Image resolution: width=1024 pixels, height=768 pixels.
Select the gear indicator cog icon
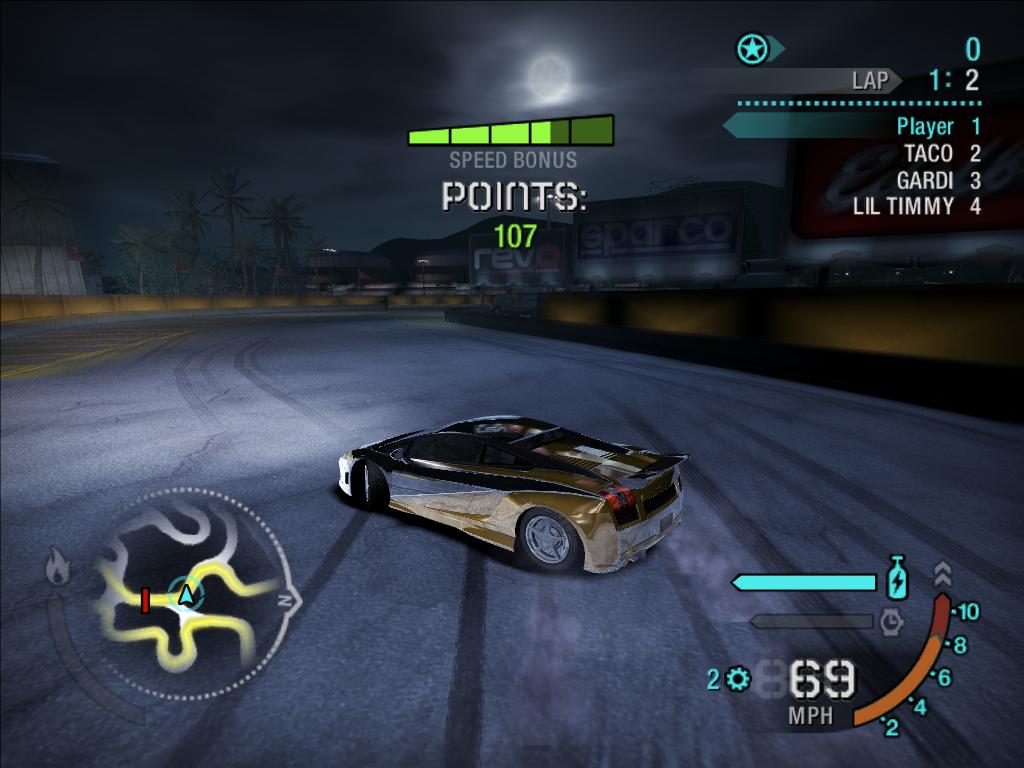[739, 680]
